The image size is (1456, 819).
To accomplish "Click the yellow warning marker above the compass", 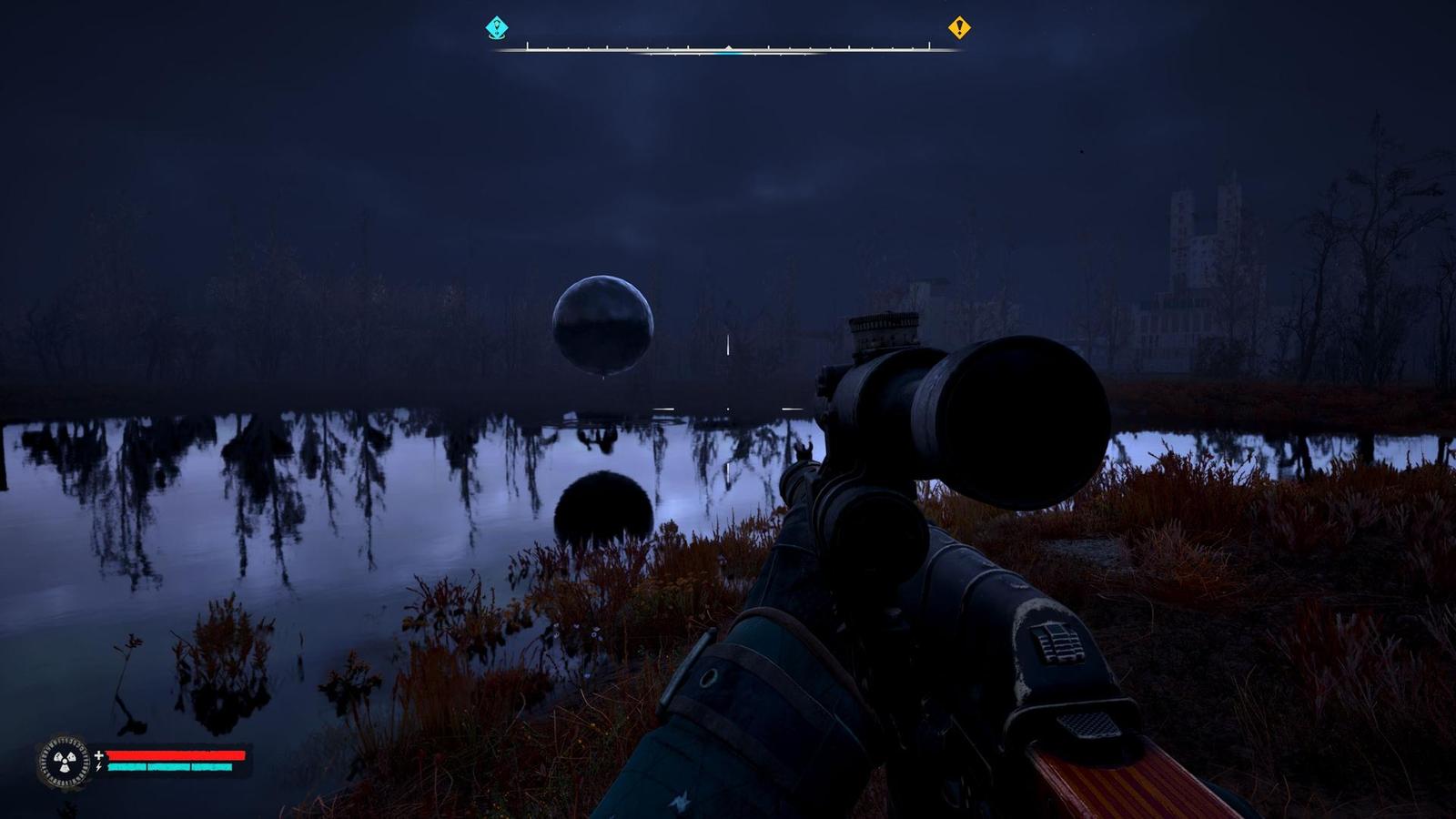I will pos(957,28).
